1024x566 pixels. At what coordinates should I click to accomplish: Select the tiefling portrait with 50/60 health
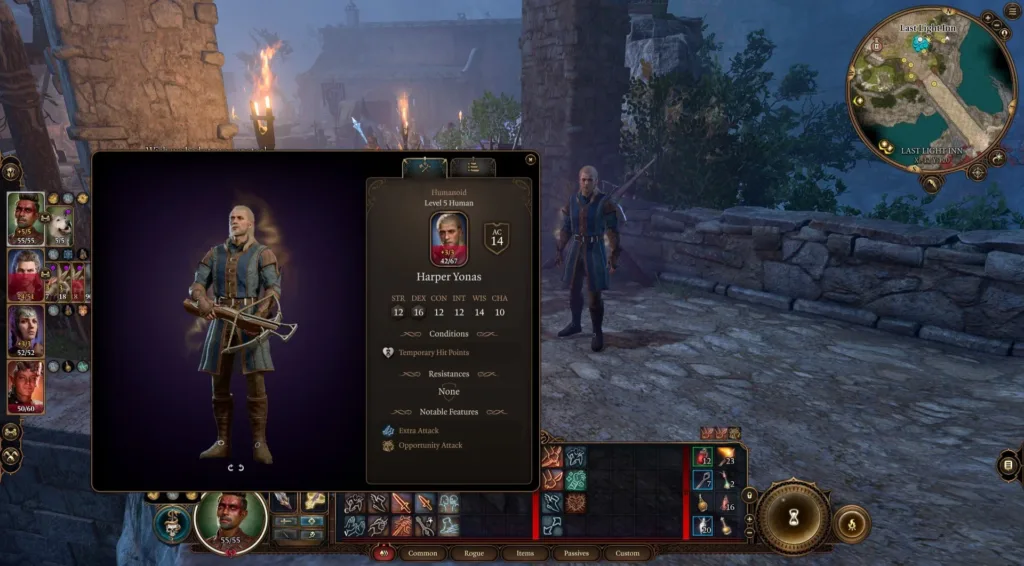coord(26,386)
